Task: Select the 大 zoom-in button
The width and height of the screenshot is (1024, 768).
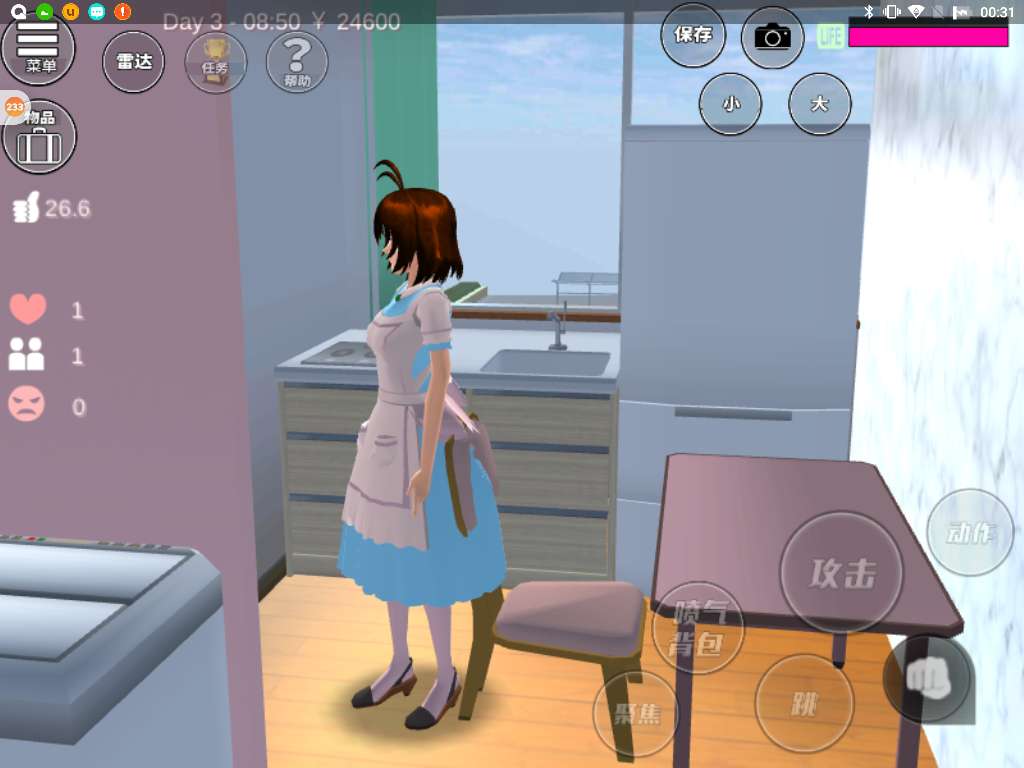Action: 820,103
